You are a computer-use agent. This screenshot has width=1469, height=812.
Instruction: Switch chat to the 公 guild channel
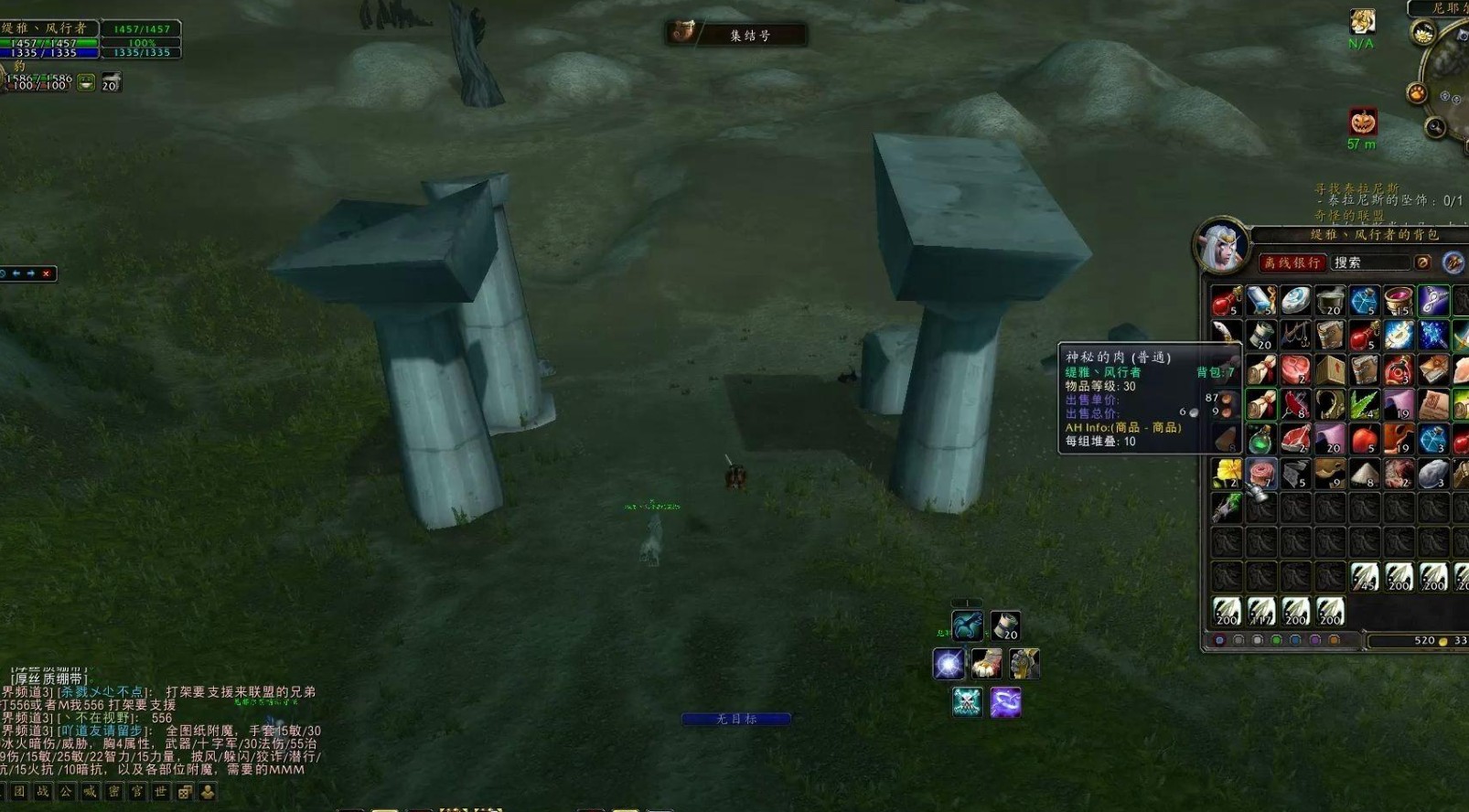[66, 792]
